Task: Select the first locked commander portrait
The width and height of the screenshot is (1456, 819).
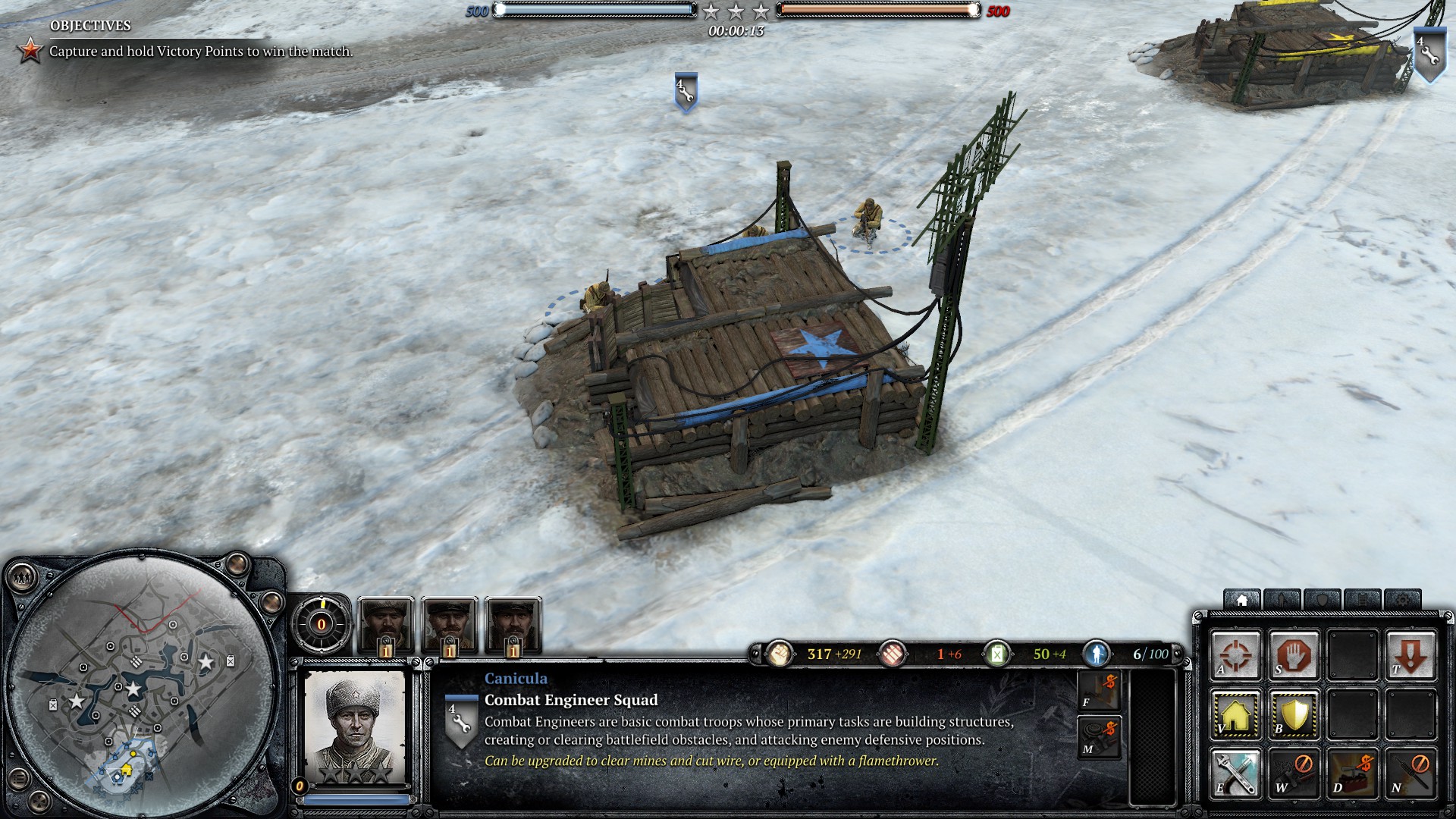Action: tap(386, 626)
